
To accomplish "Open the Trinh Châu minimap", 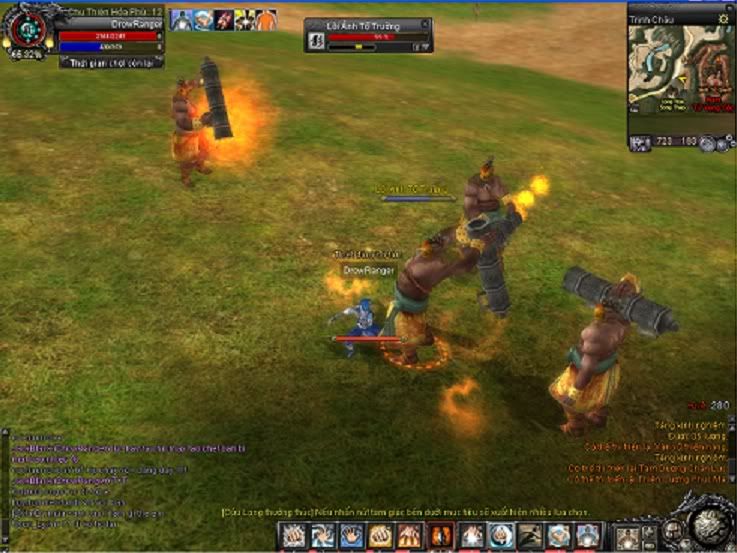I will [680, 79].
